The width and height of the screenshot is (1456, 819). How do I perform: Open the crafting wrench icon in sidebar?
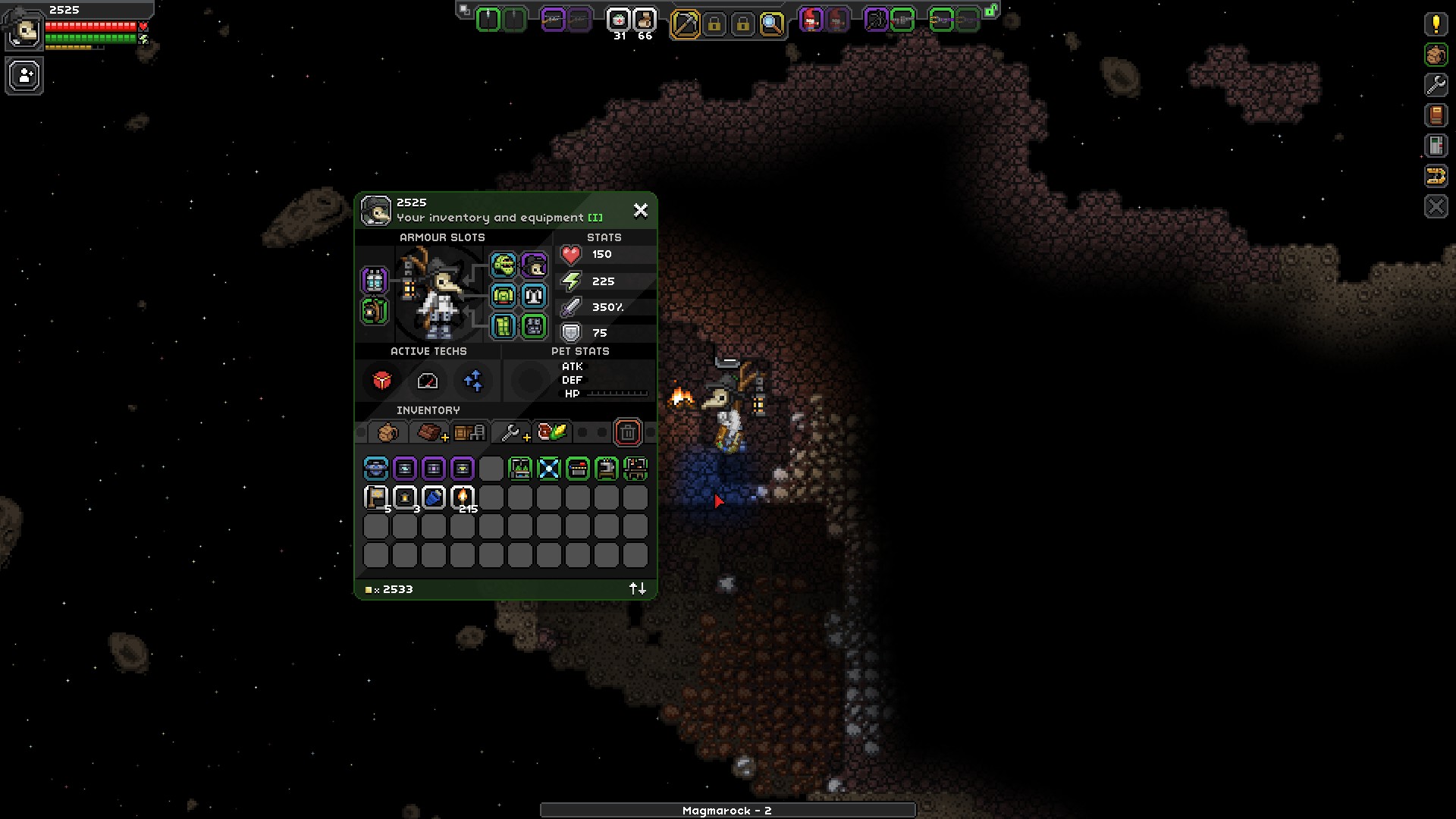pyautogui.click(x=1436, y=85)
